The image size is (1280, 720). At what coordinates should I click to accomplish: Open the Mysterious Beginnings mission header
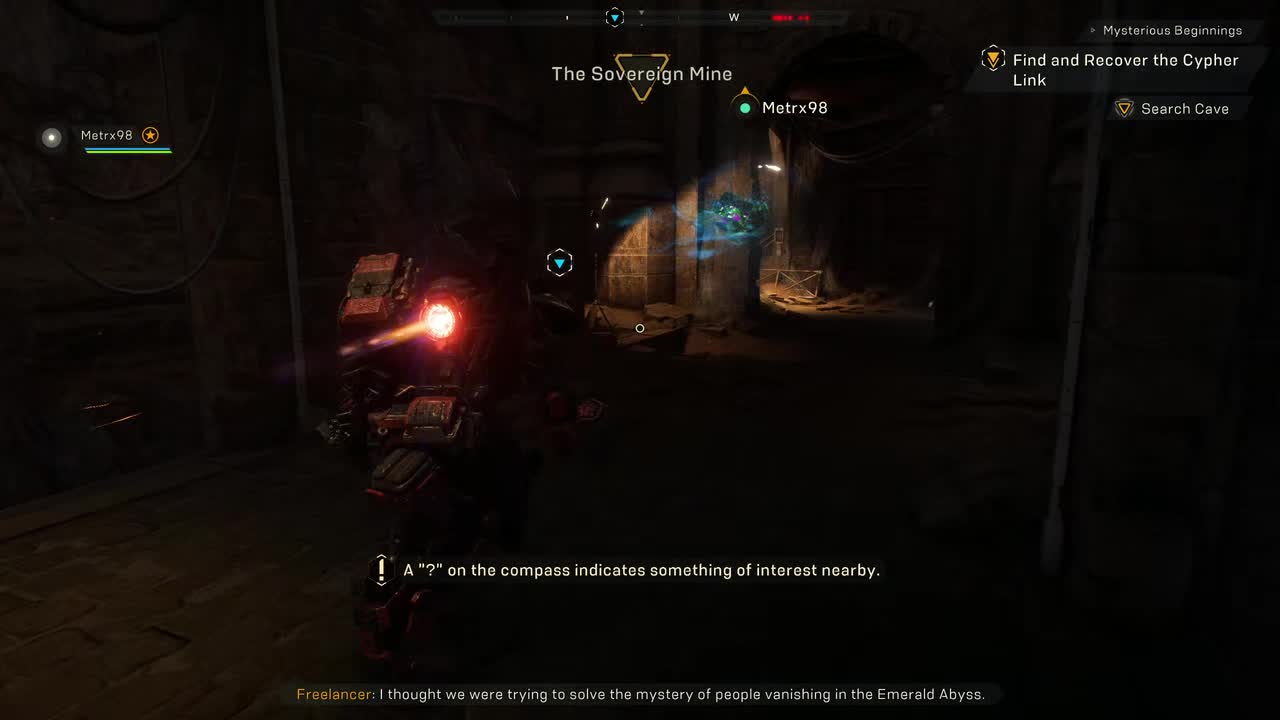tap(1172, 31)
